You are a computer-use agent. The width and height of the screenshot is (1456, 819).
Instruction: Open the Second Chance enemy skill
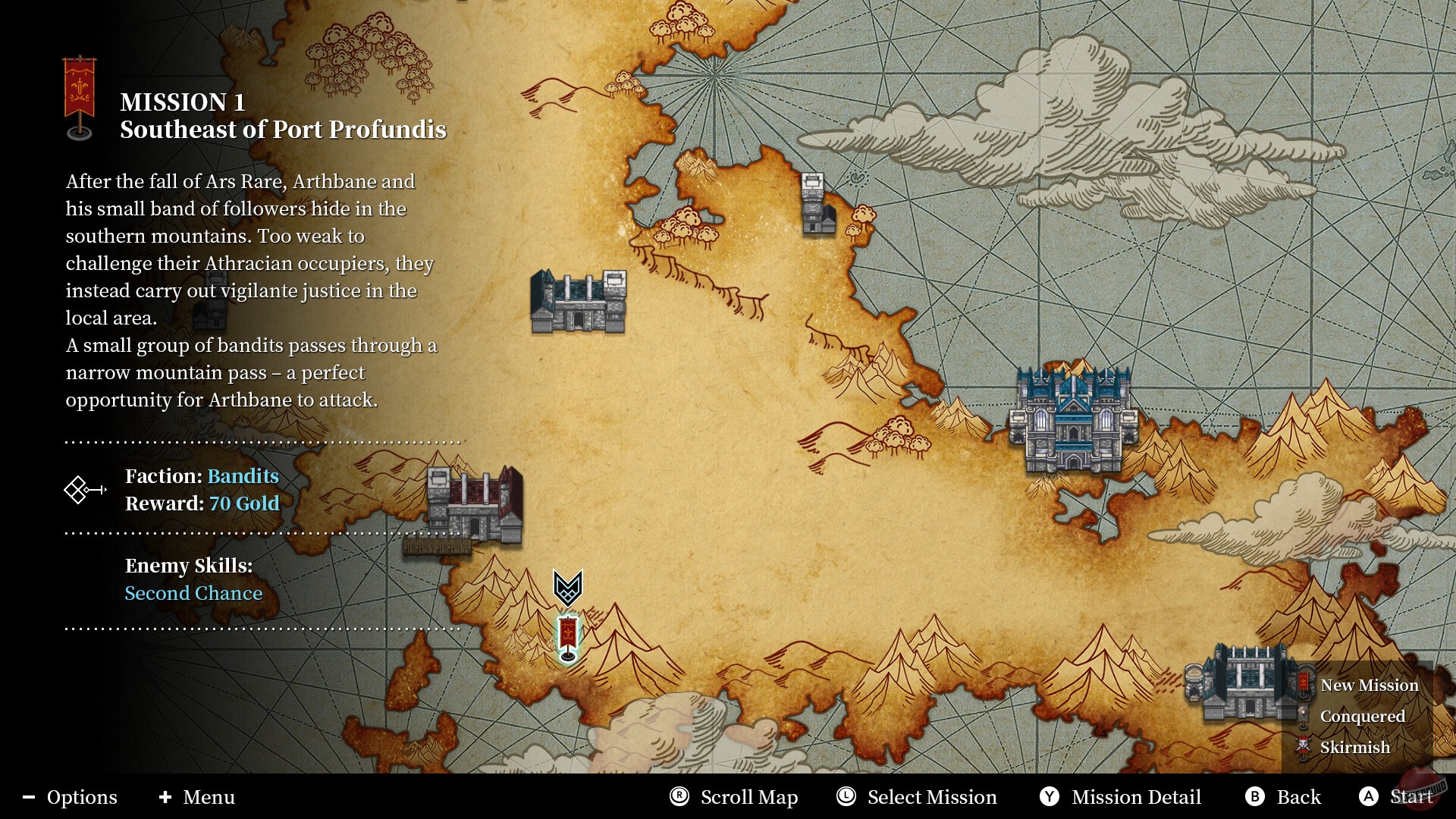[x=193, y=593]
